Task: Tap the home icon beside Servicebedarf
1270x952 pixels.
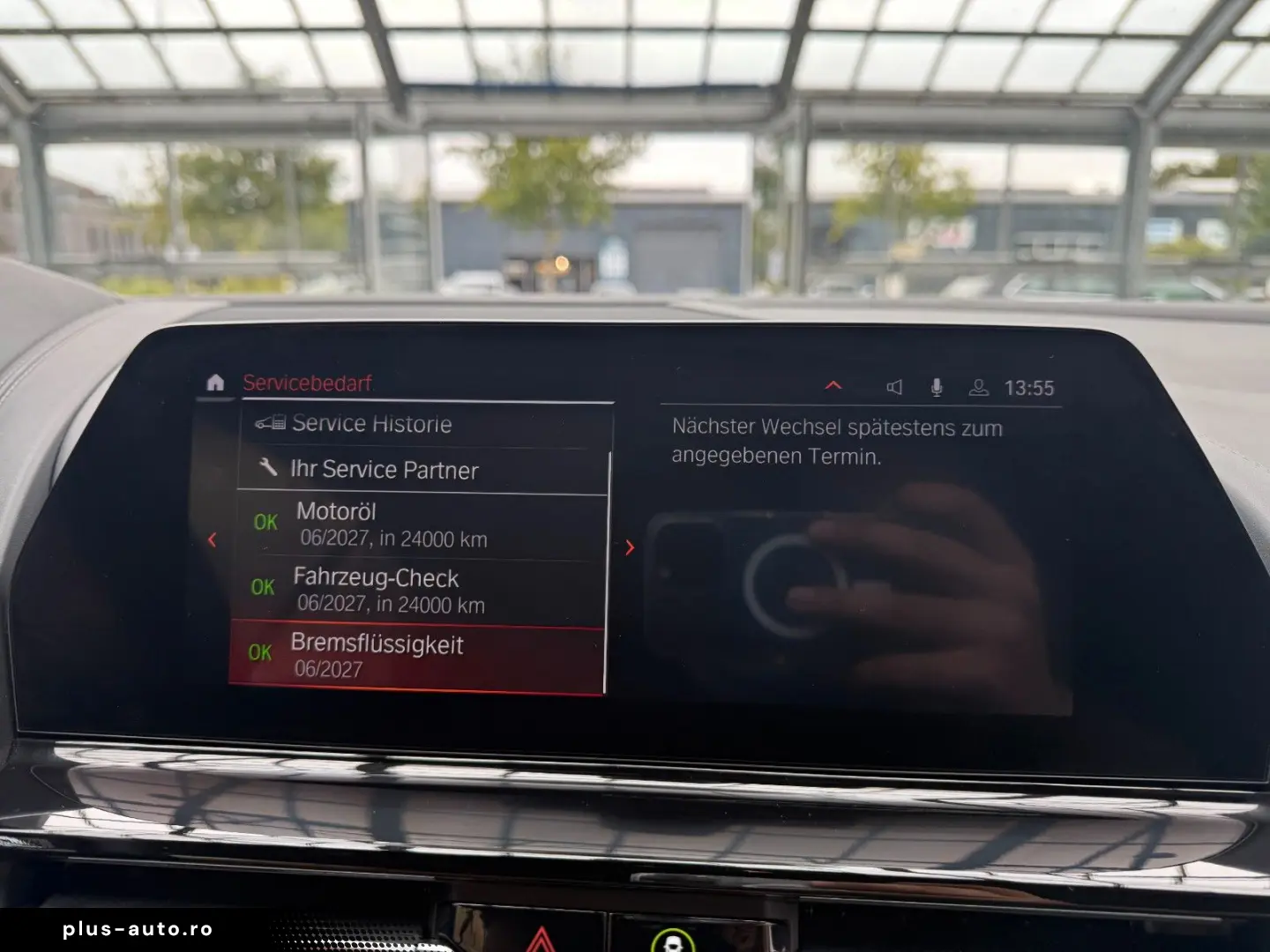Action: tap(215, 383)
